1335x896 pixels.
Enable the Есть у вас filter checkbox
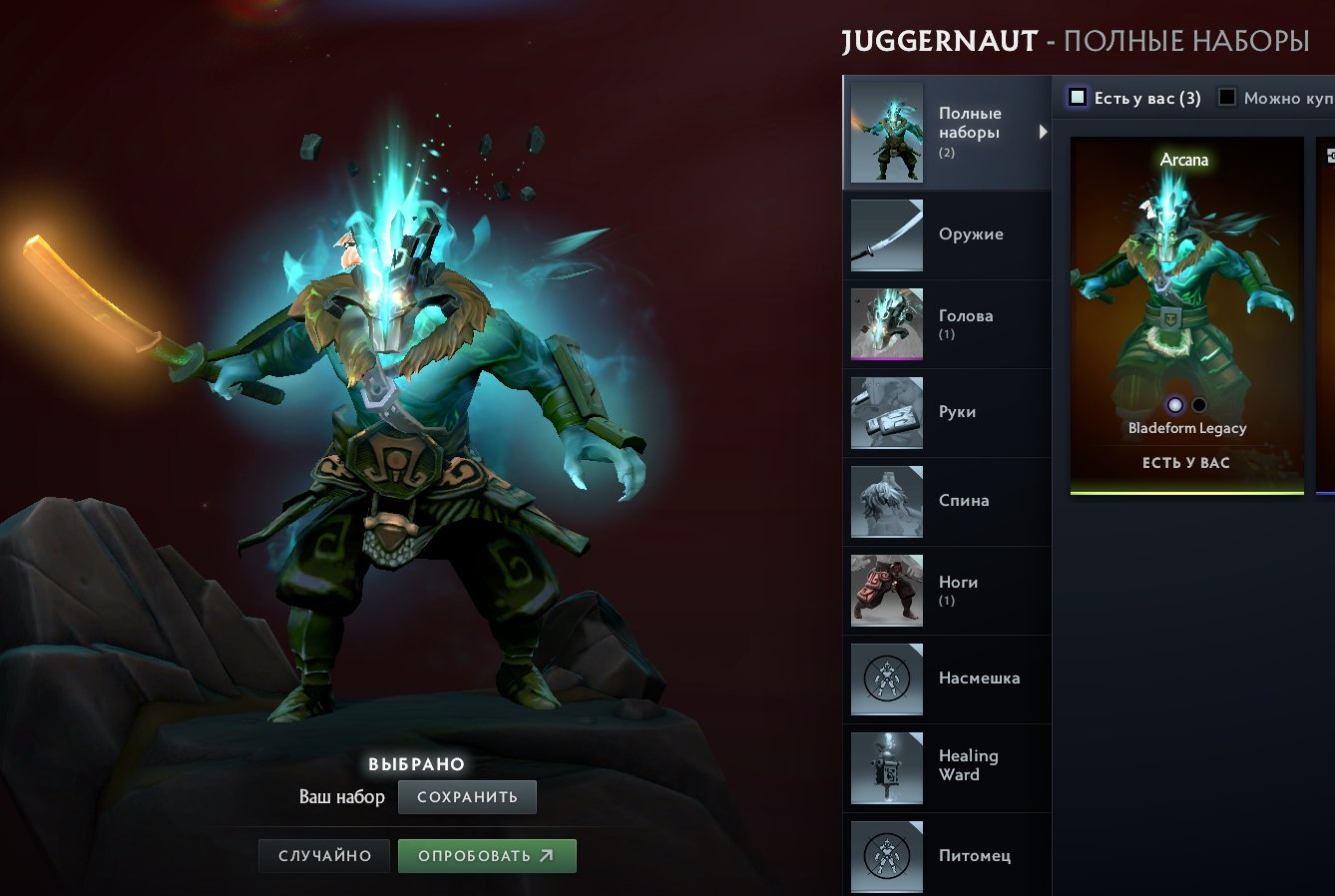pyautogui.click(x=1077, y=97)
